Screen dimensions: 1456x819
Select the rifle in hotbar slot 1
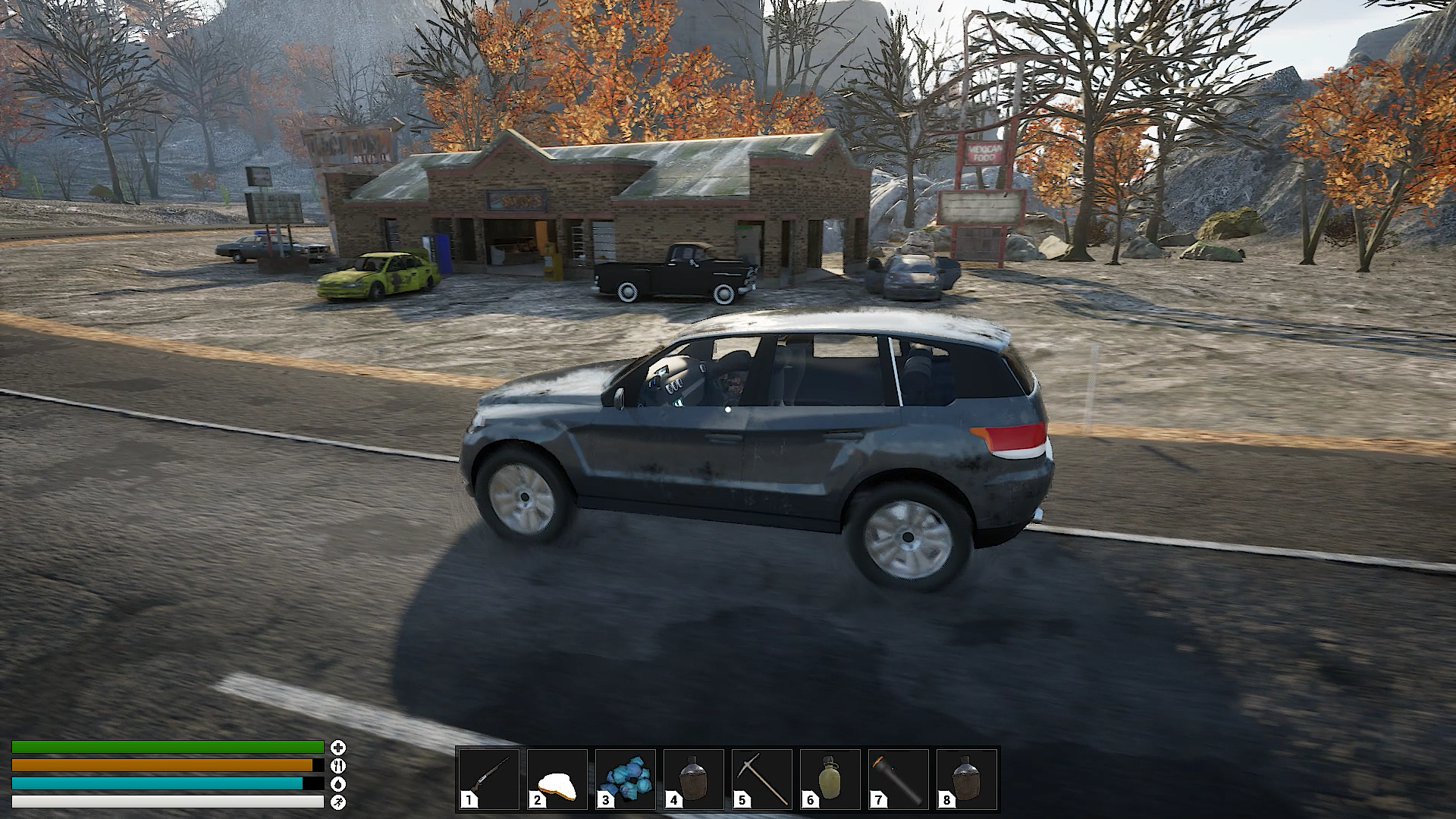(489, 779)
